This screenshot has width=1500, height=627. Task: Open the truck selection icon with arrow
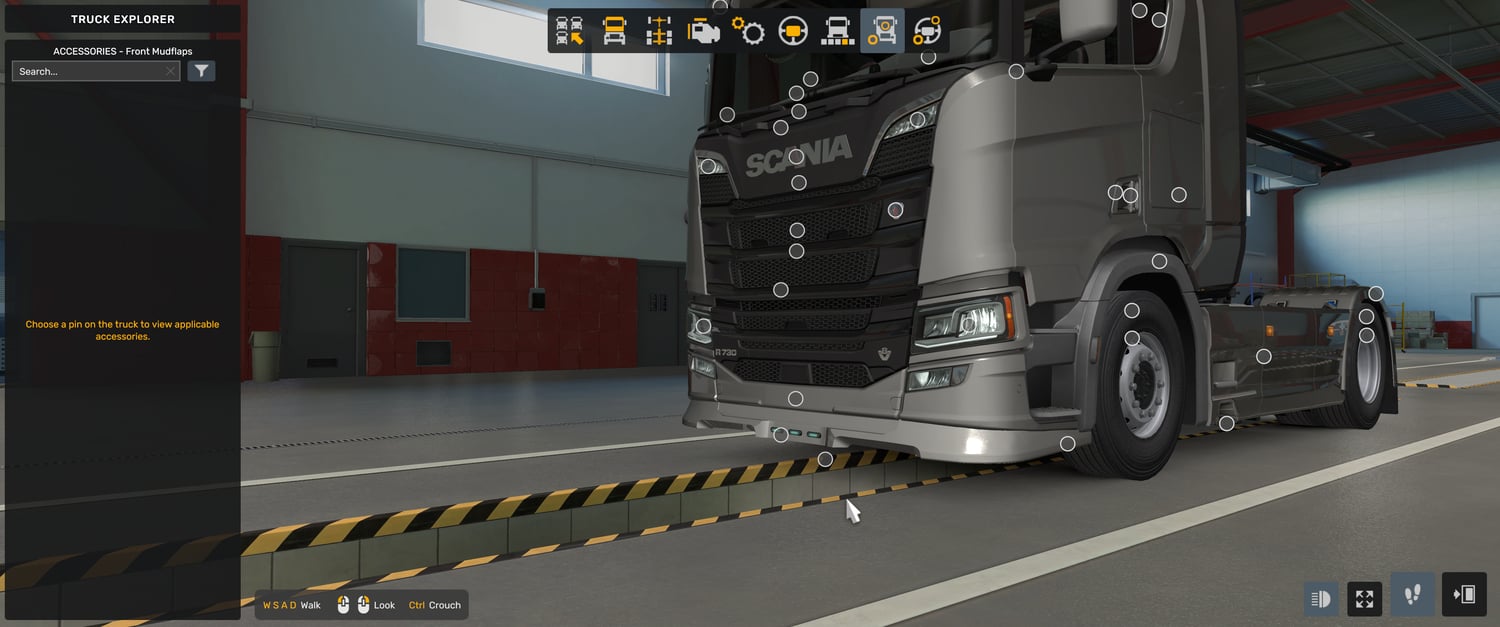click(570, 31)
